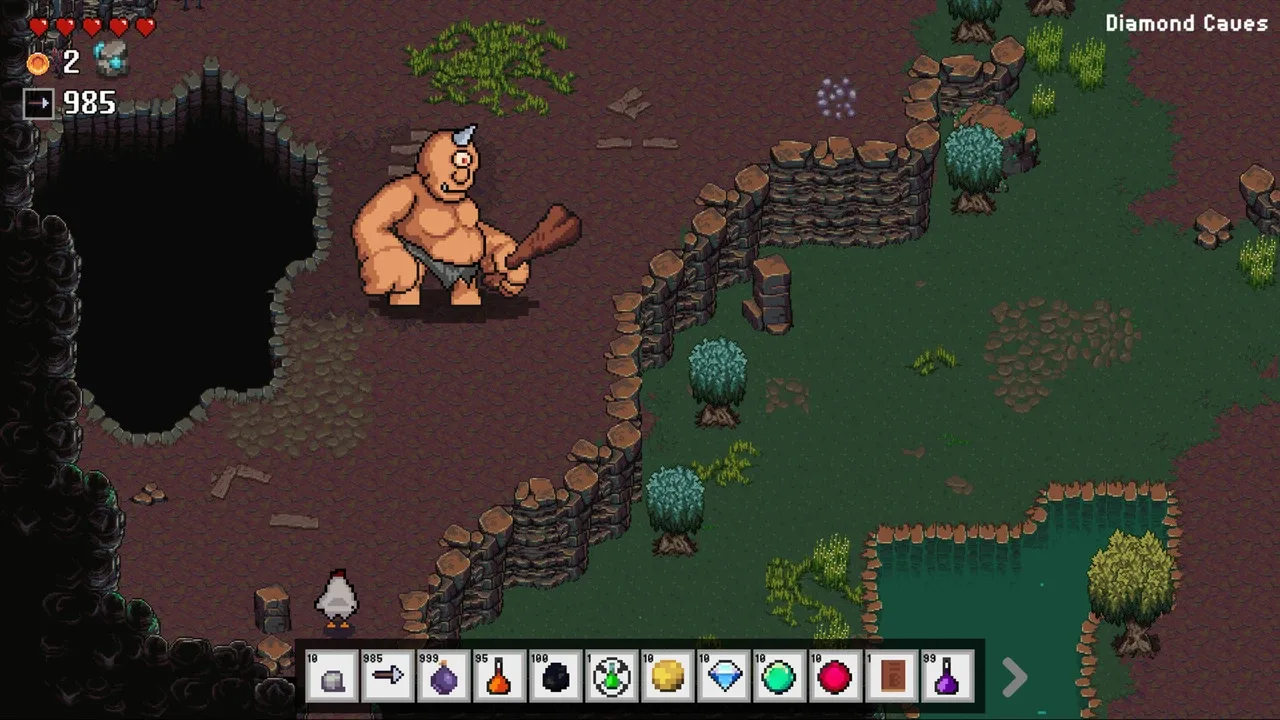Image resolution: width=1280 pixels, height=720 pixels.
Task: Pick the orange potion flask
Action: pos(500,676)
